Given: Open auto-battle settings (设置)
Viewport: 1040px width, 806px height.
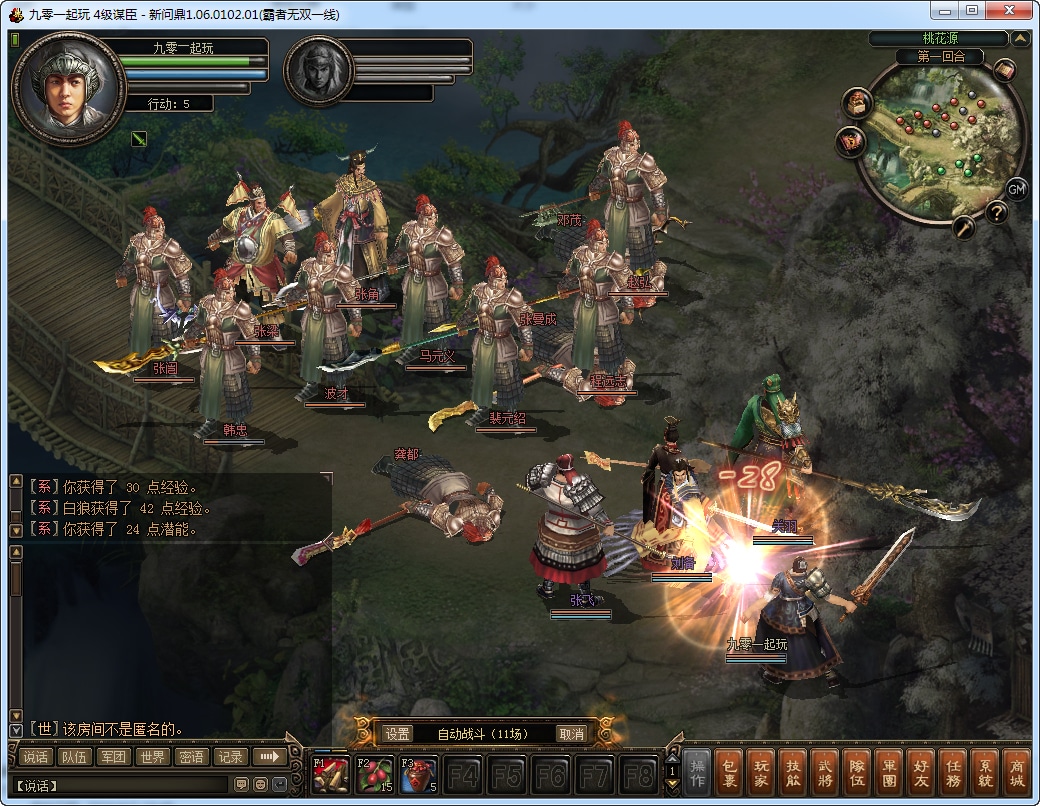Looking at the screenshot, I should 398,733.
